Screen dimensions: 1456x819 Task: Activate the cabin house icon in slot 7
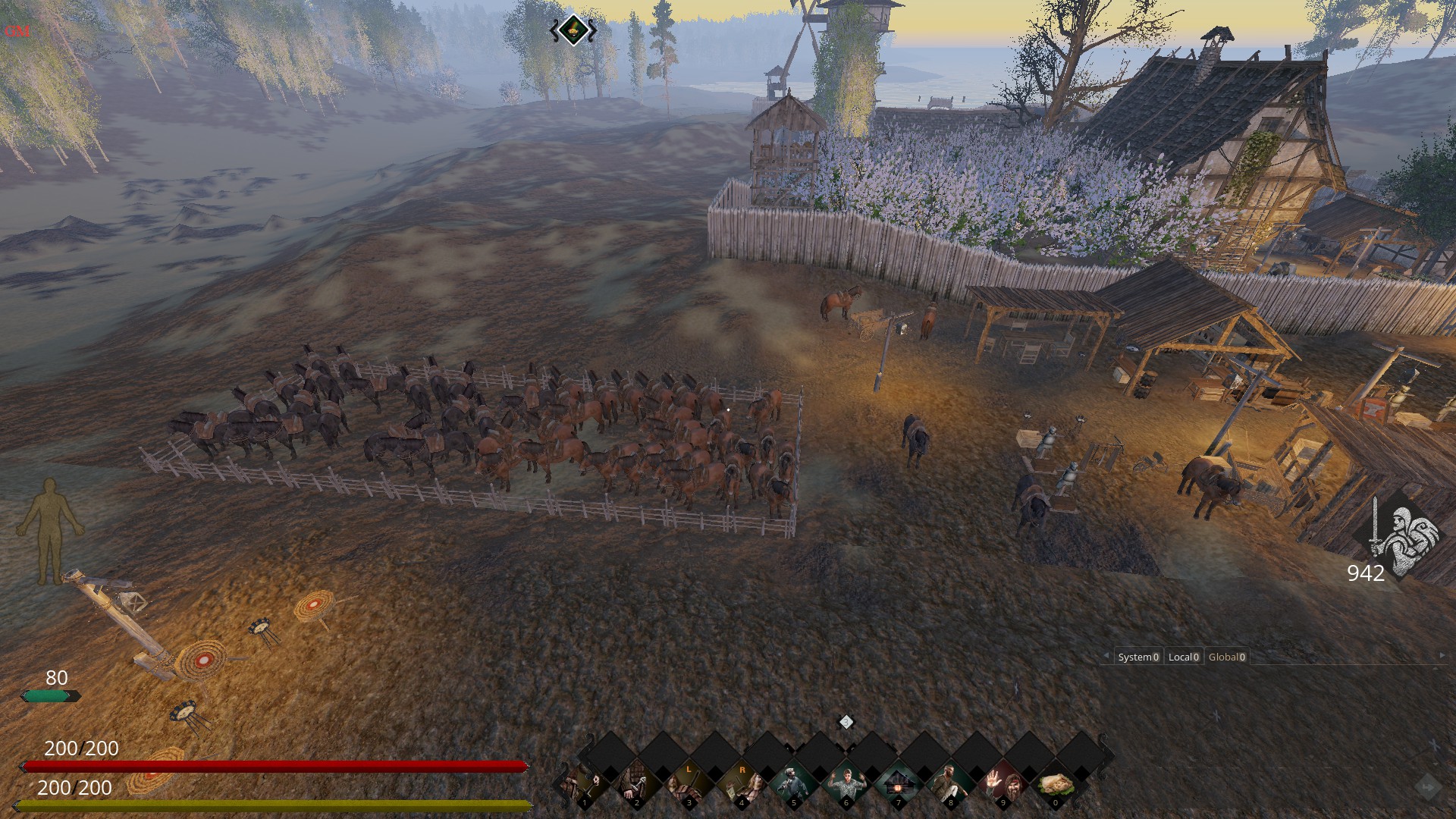(x=899, y=785)
